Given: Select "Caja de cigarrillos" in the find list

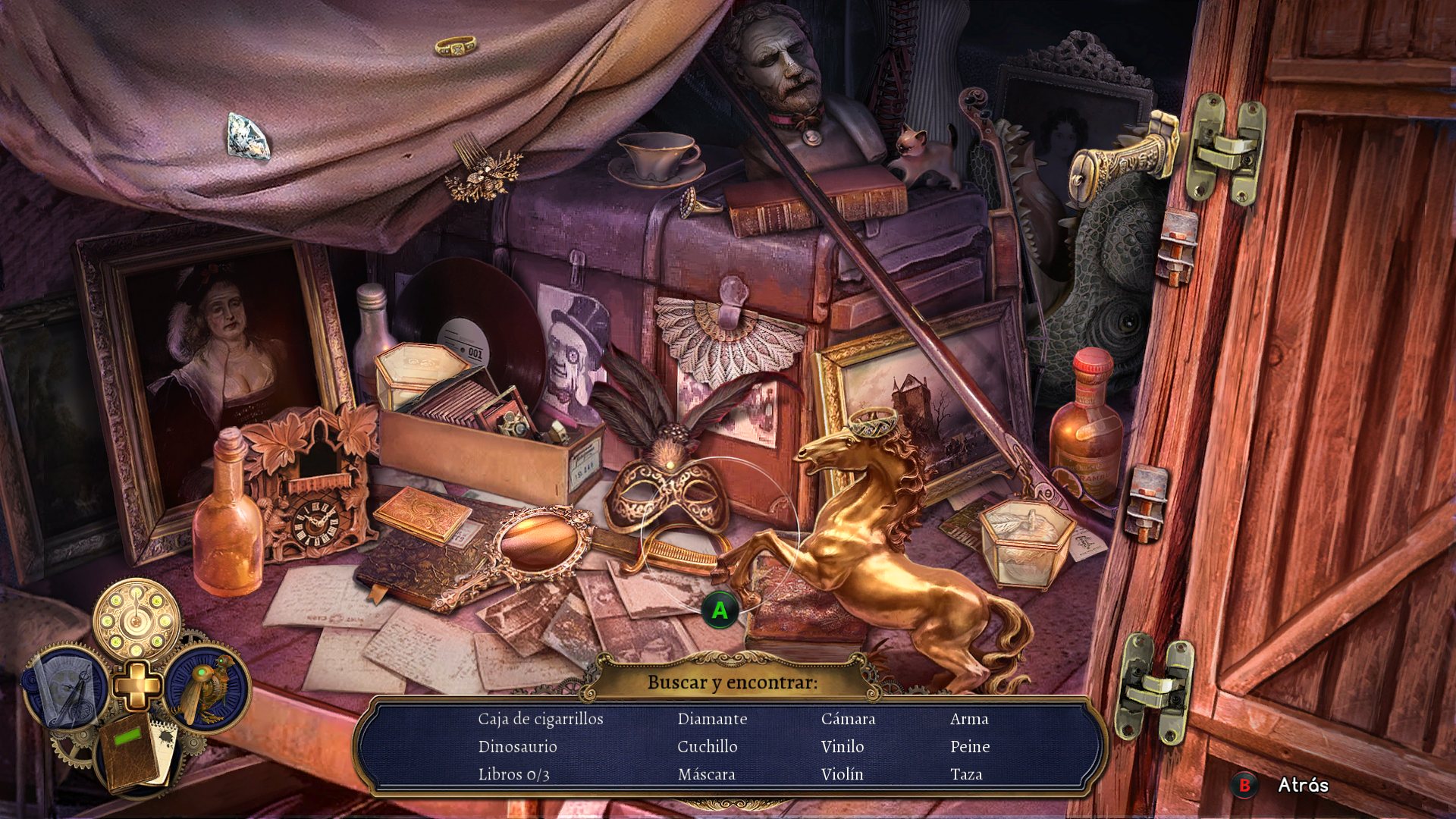Looking at the screenshot, I should click(x=541, y=719).
